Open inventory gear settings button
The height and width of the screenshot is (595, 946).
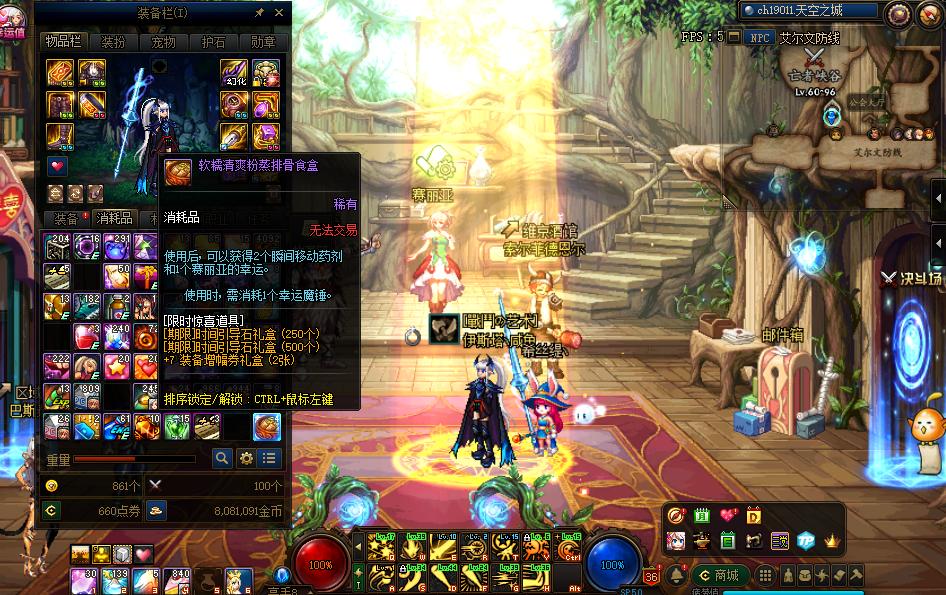click(x=246, y=458)
